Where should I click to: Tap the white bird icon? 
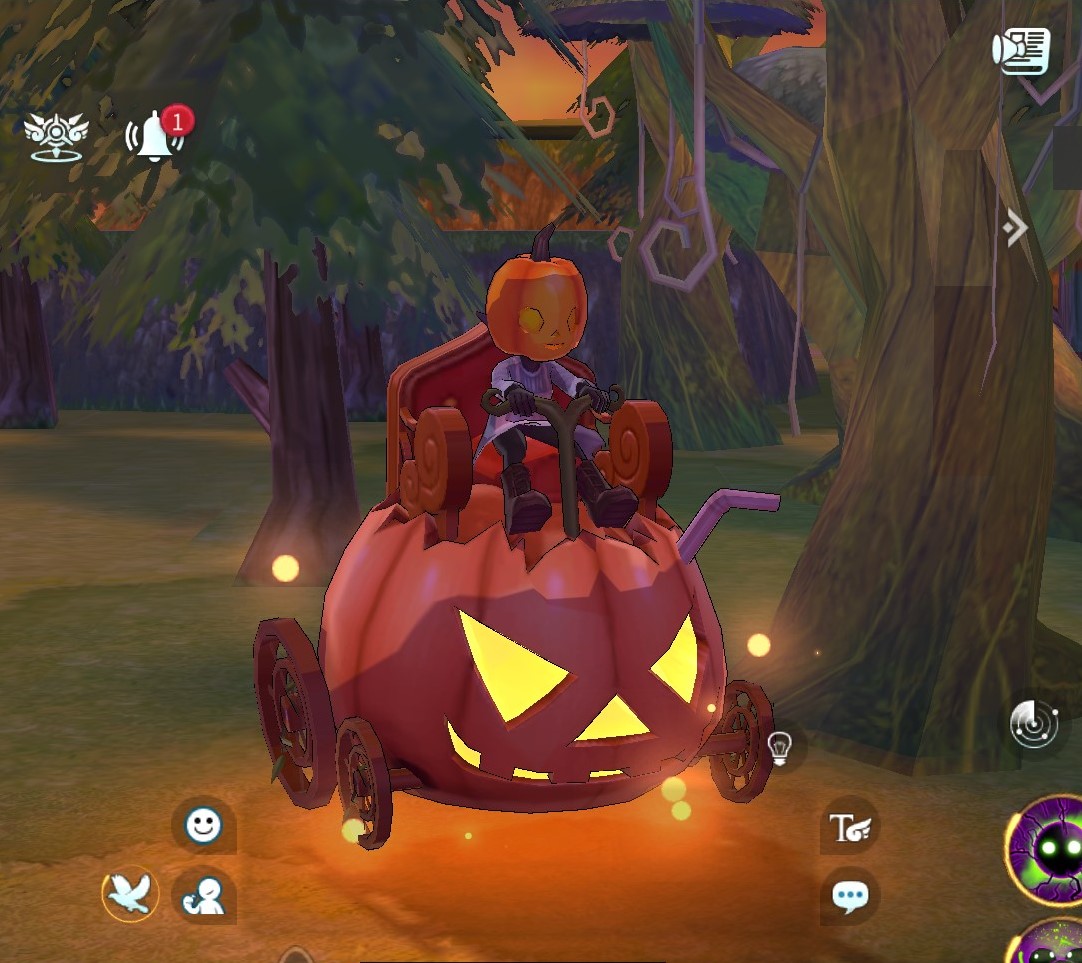click(x=131, y=893)
